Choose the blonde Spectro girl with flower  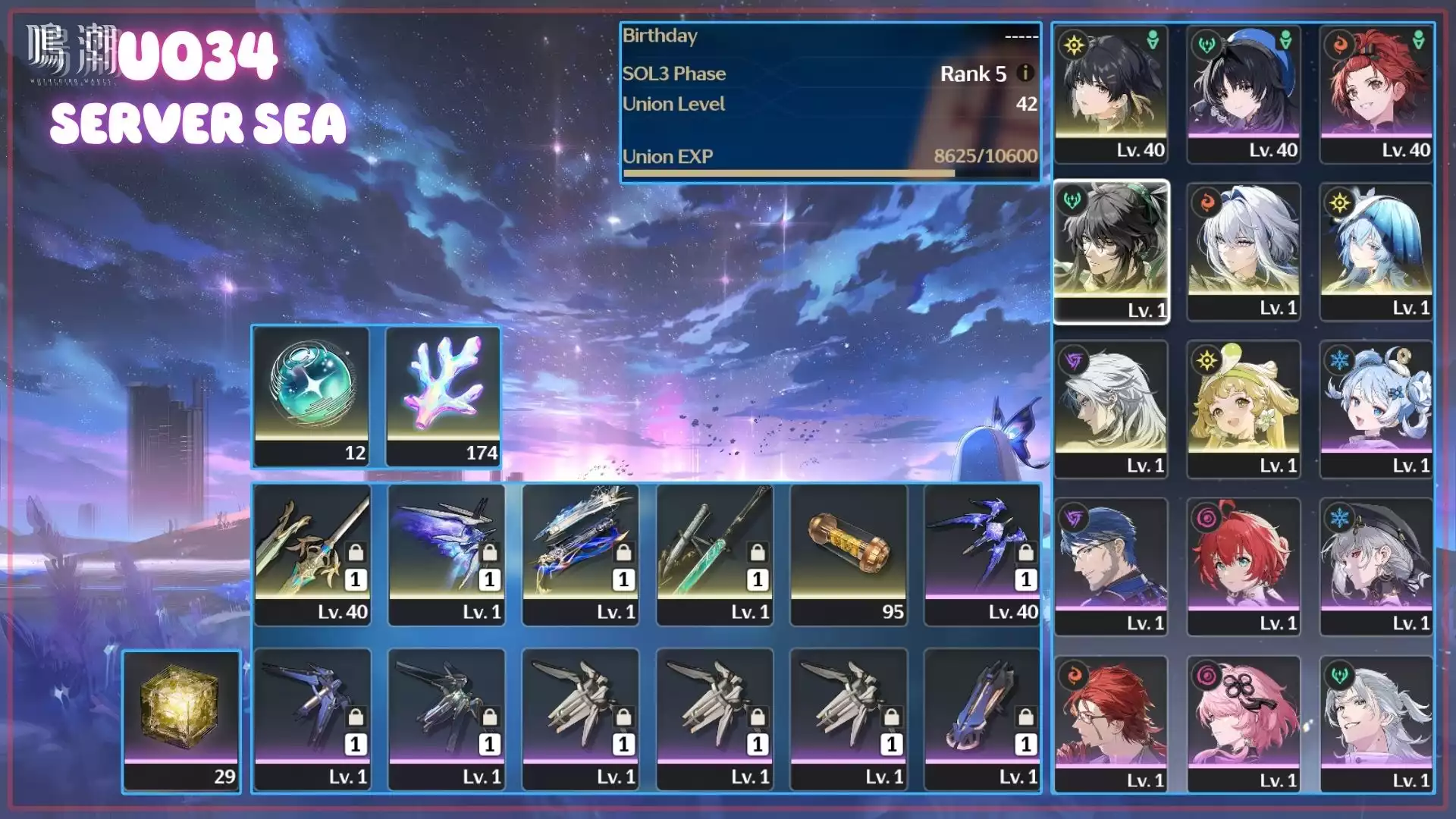[1244, 408]
